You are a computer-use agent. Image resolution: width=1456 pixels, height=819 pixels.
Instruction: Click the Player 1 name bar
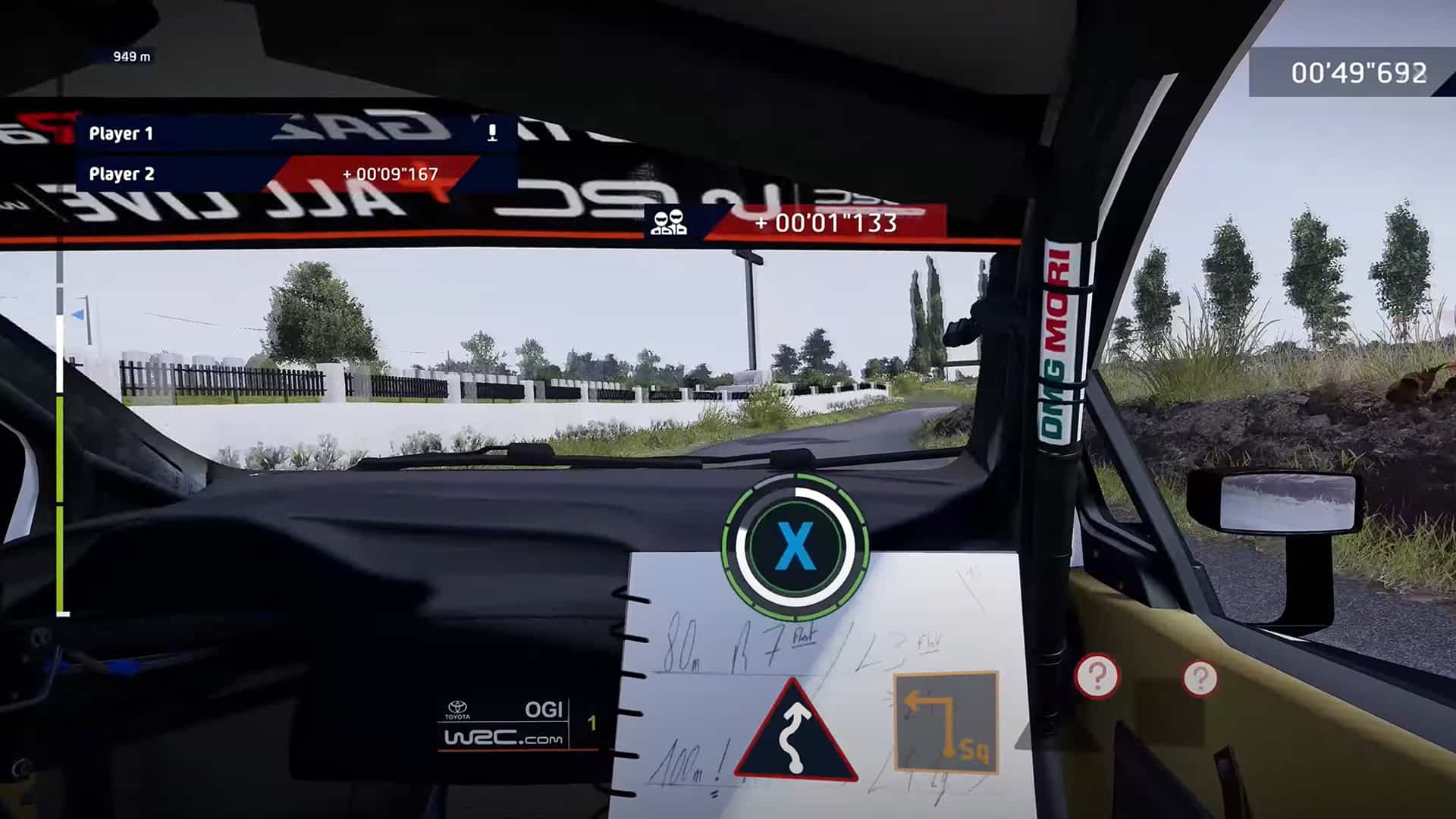pos(121,133)
